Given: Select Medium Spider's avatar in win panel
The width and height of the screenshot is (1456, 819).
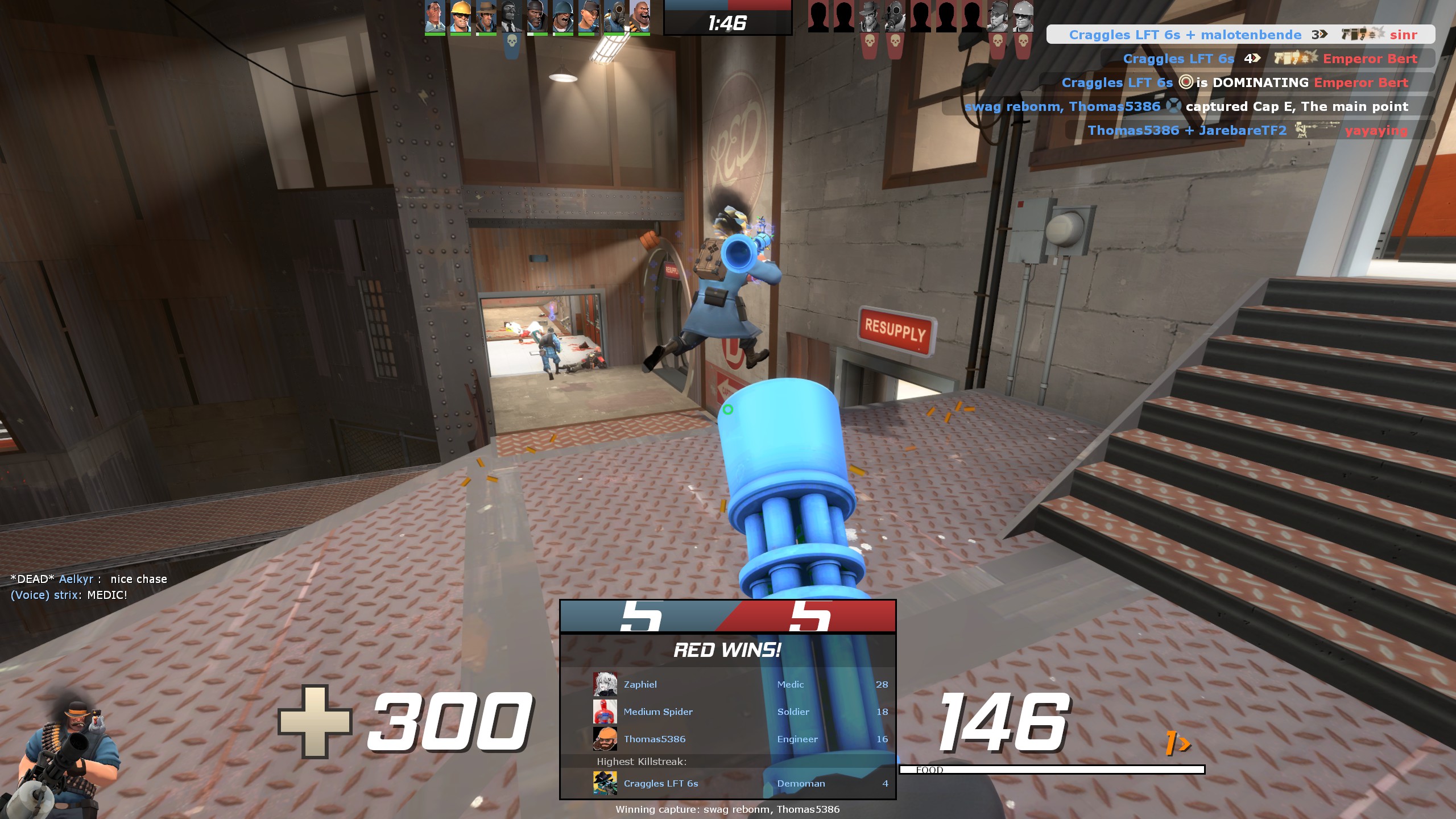Looking at the screenshot, I should [x=605, y=712].
